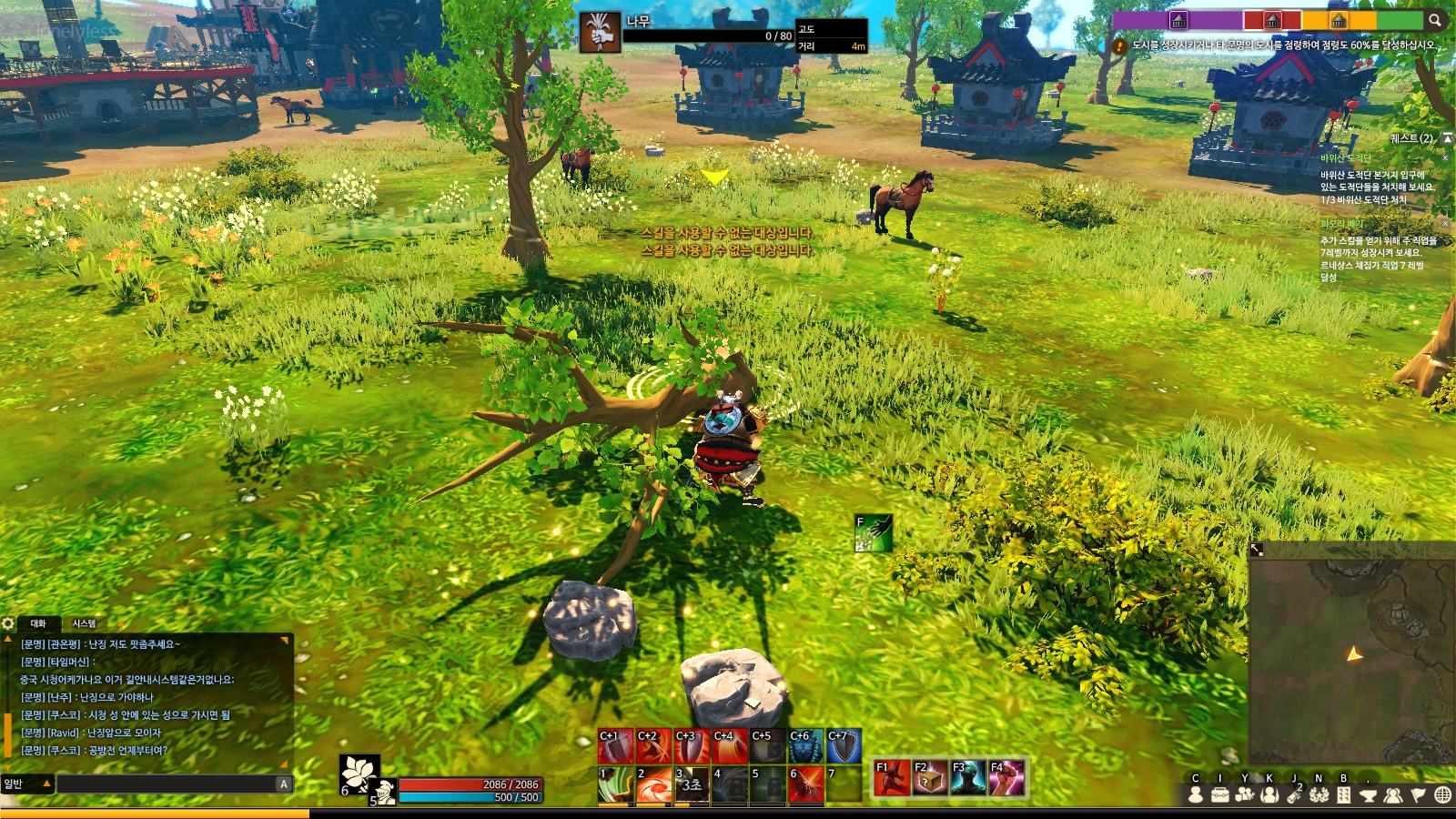The image size is (1456, 819).
Task: Click the magnifier on the civilization bar
Action: coord(1434,20)
